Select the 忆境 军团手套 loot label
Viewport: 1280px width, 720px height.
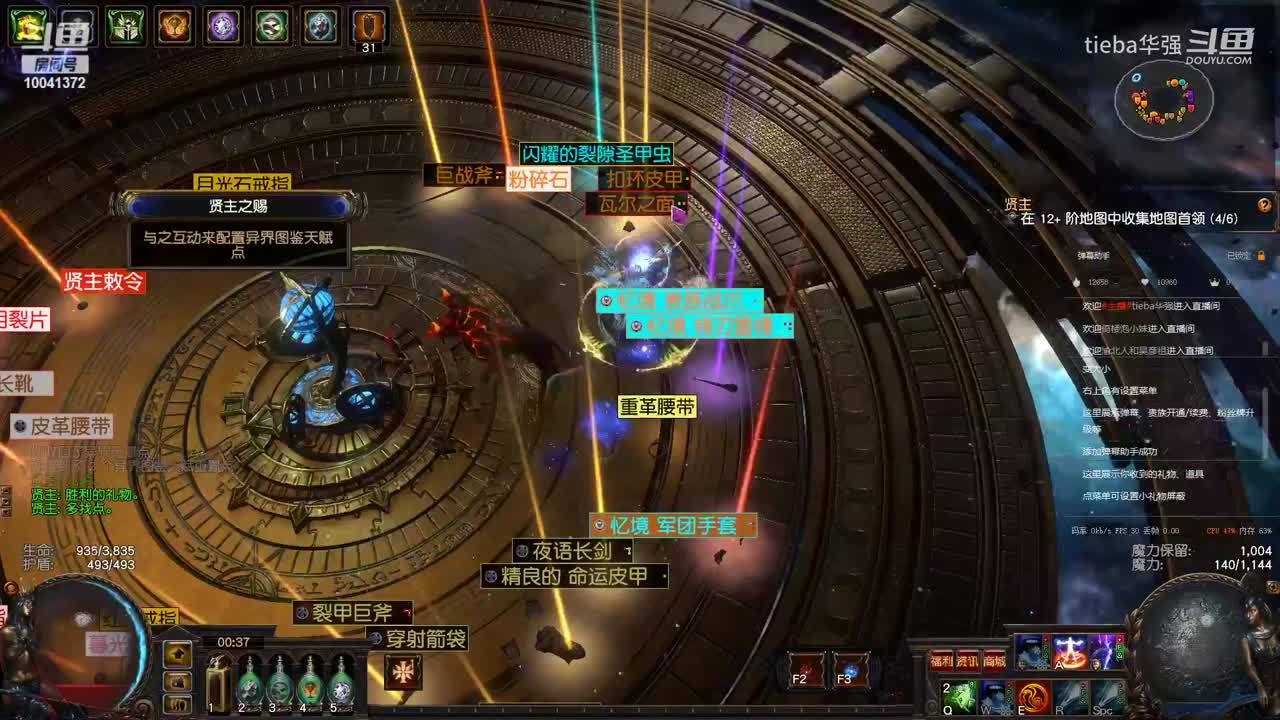click(x=673, y=525)
